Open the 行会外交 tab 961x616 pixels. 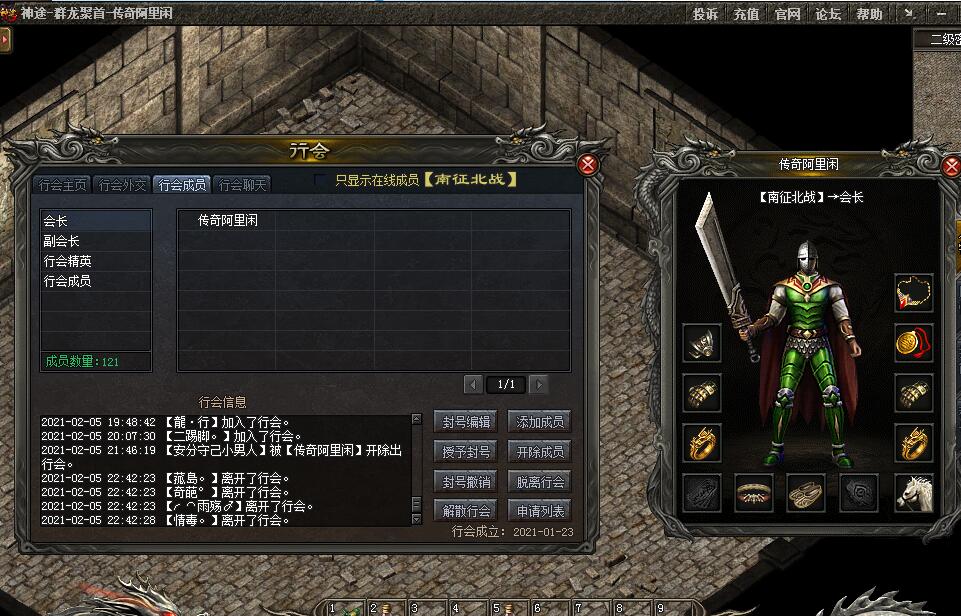tap(123, 185)
